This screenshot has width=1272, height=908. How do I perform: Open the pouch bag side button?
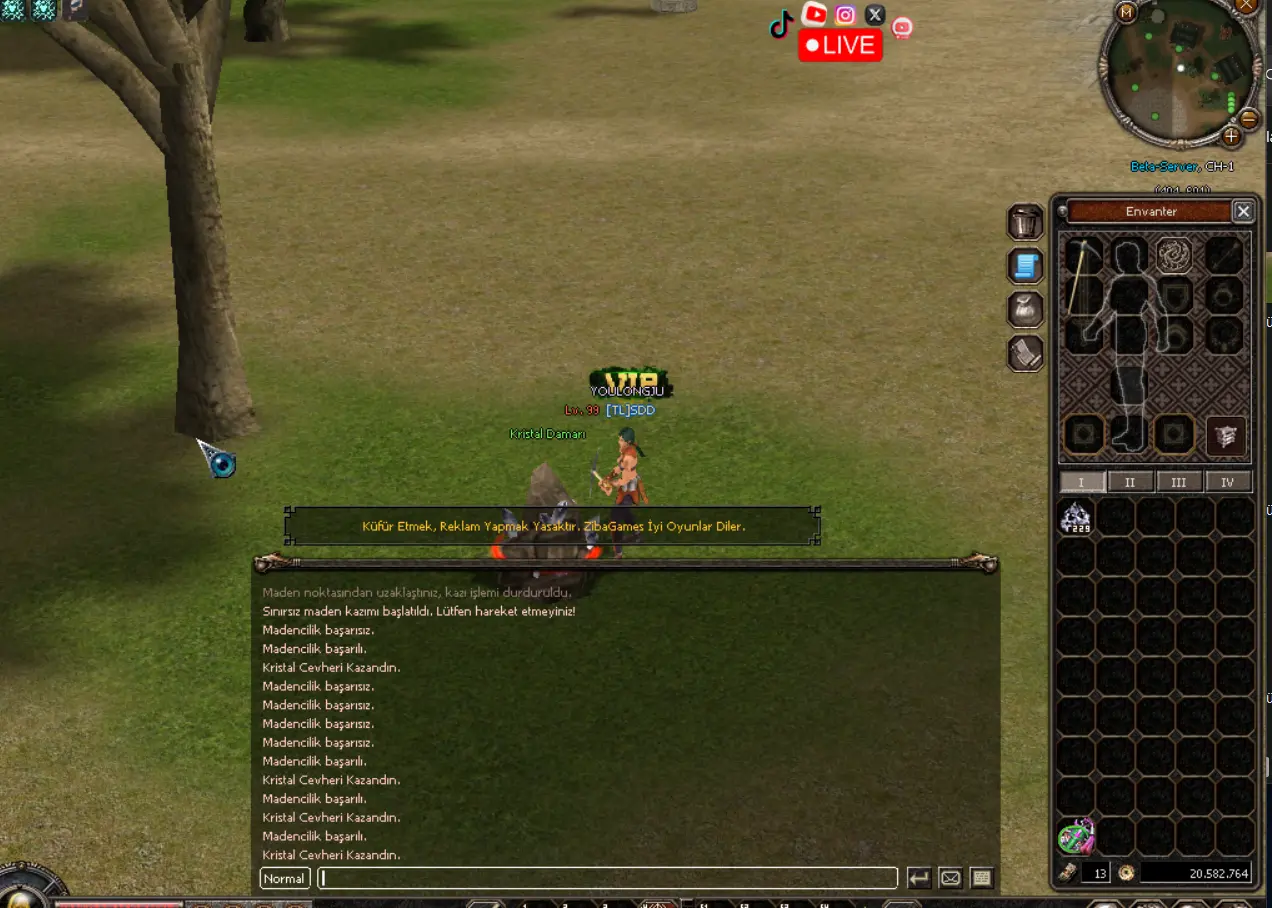coord(1025,309)
